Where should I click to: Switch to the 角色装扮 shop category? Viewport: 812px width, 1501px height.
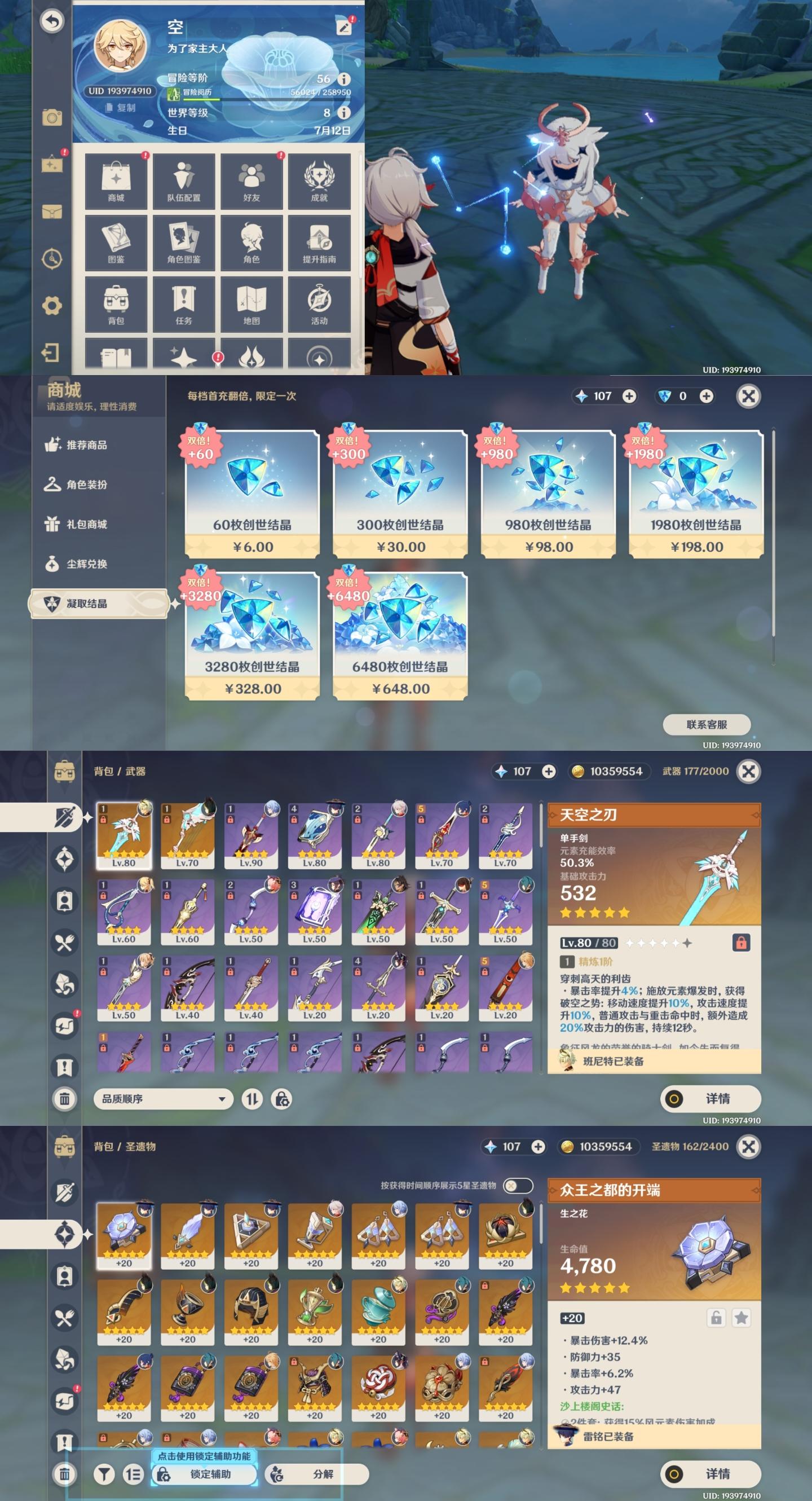tap(86, 484)
